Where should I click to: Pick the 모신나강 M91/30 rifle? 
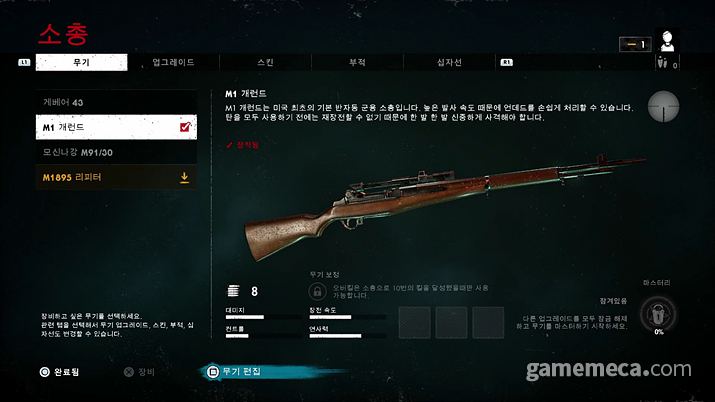point(115,152)
